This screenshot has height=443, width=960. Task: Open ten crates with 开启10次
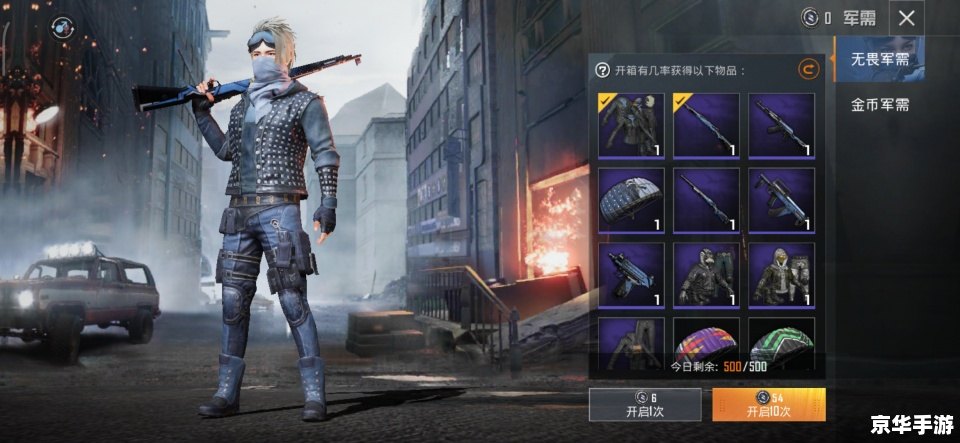(768, 404)
